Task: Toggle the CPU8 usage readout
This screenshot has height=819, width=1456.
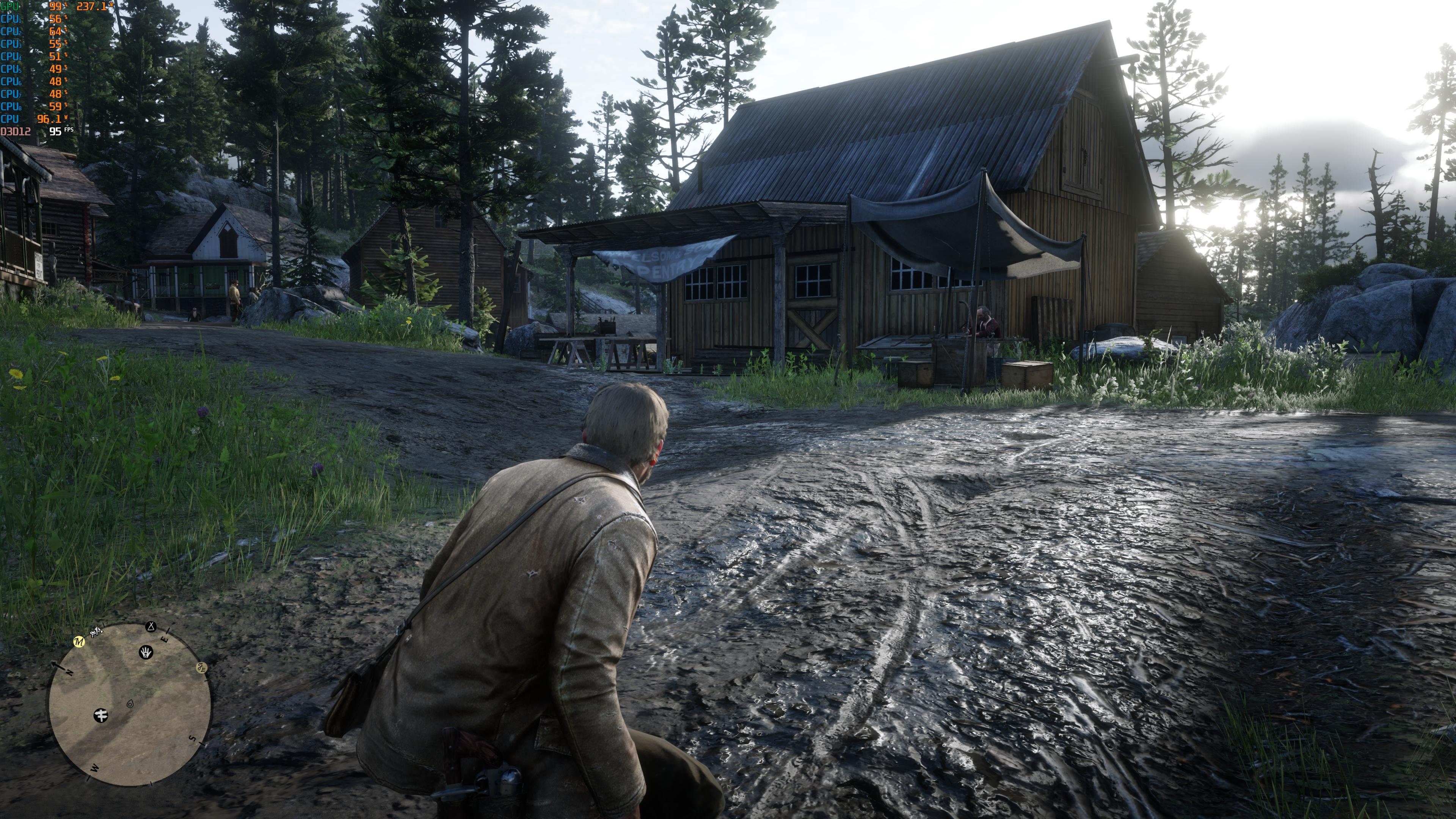Action: [x=10, y=106]
